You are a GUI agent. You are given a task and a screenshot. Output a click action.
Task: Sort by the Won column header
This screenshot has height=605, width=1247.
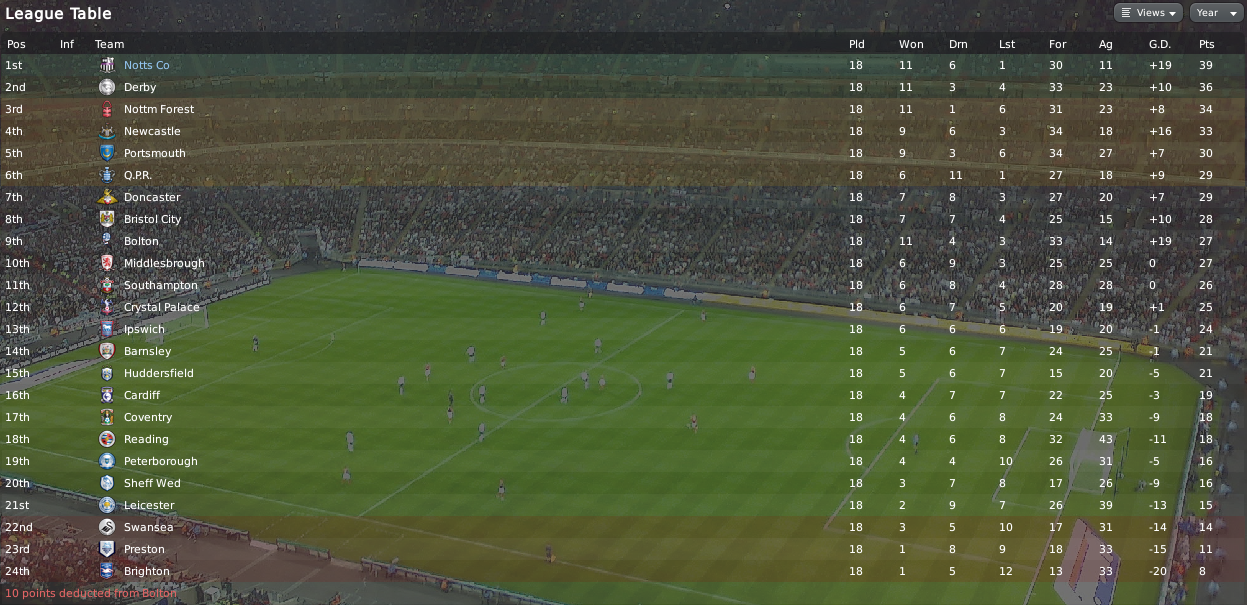910,44
